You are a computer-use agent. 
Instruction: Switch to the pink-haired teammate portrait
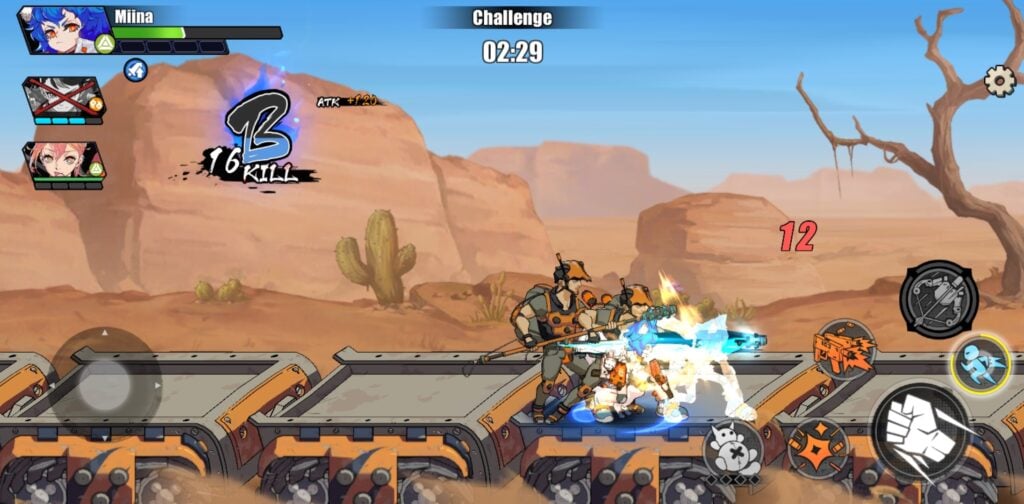click(62, 160)
